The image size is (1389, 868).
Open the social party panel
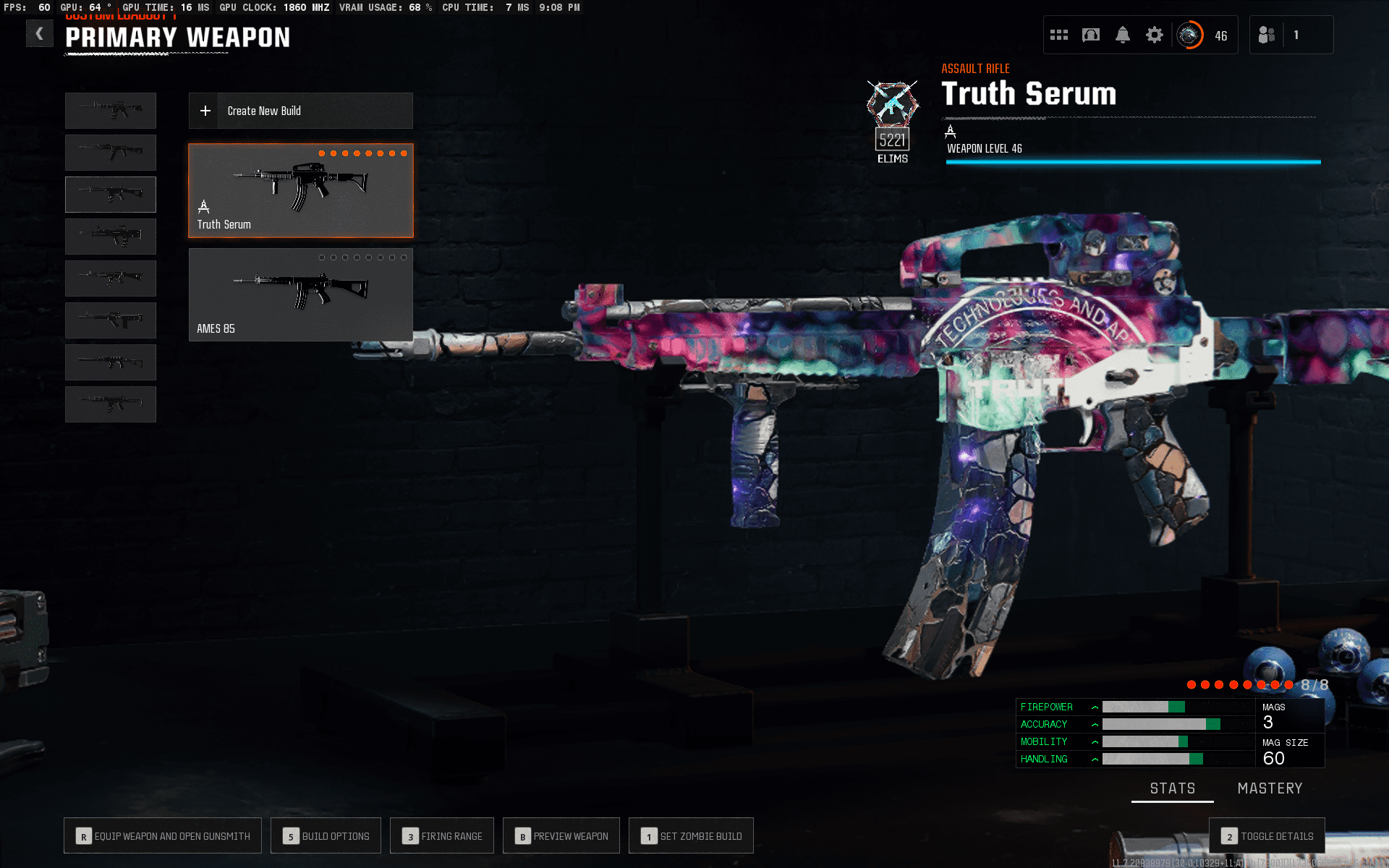click(x=1267, y=35)
